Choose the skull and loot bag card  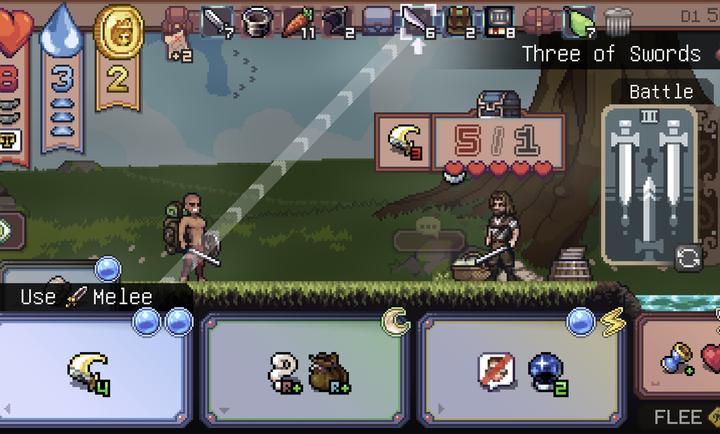click(x=306, y=370)
